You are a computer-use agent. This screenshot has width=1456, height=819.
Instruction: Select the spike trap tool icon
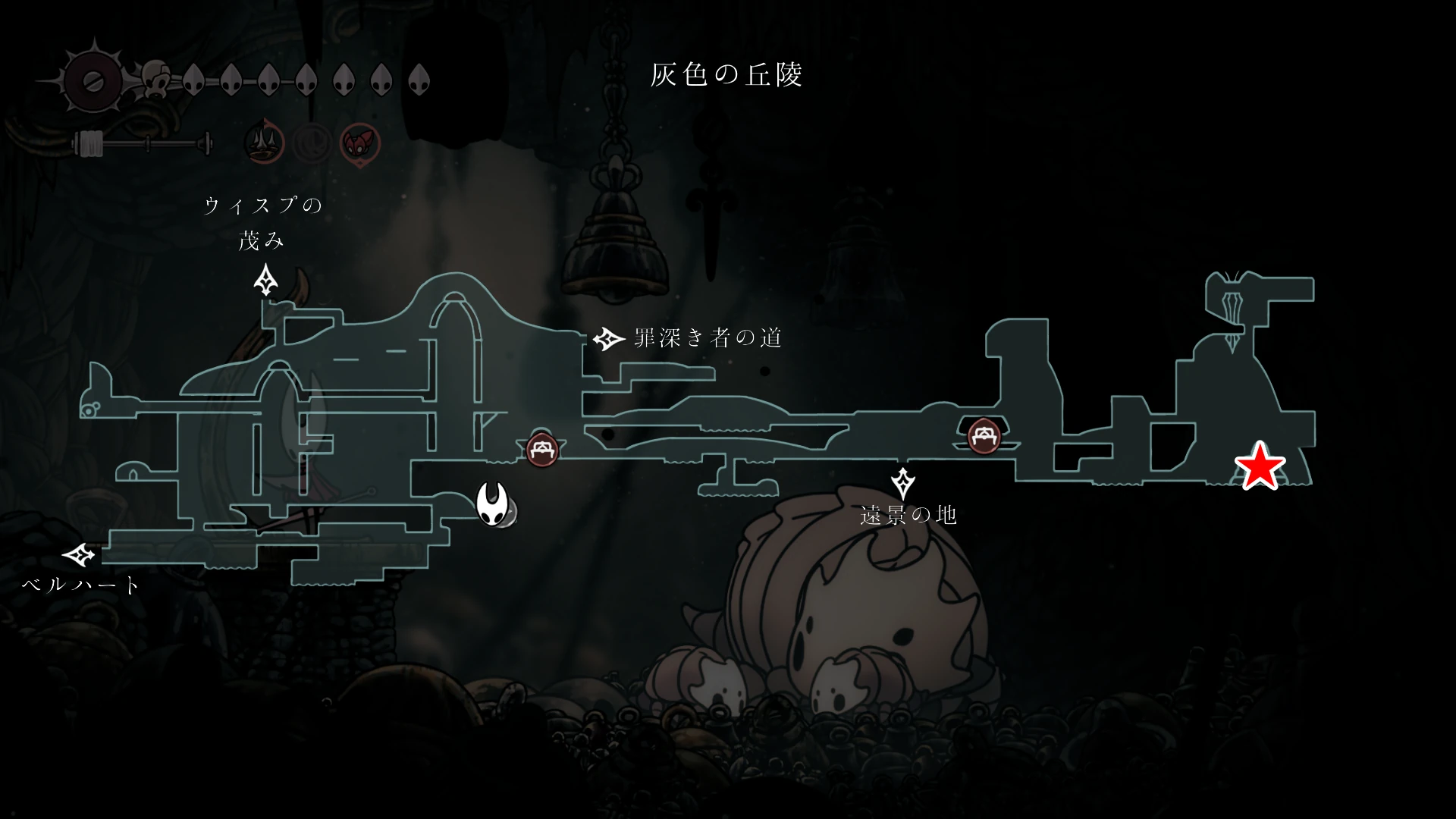click(x=265, y=142)
